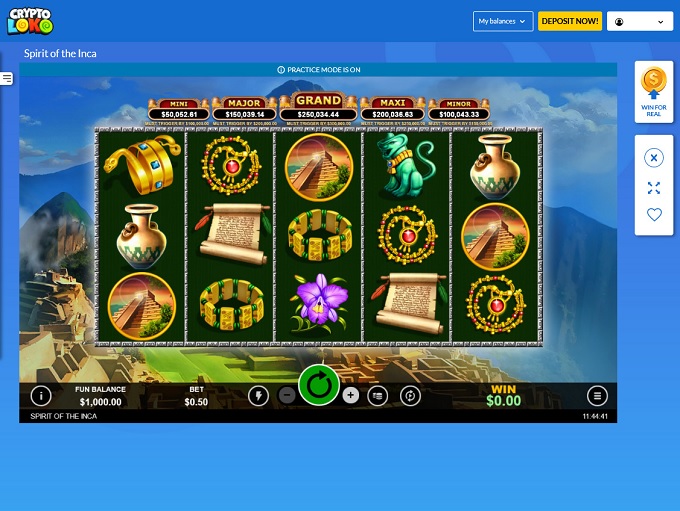Close the game with the X icon
The image size is (680, 511).
[654, 158]
